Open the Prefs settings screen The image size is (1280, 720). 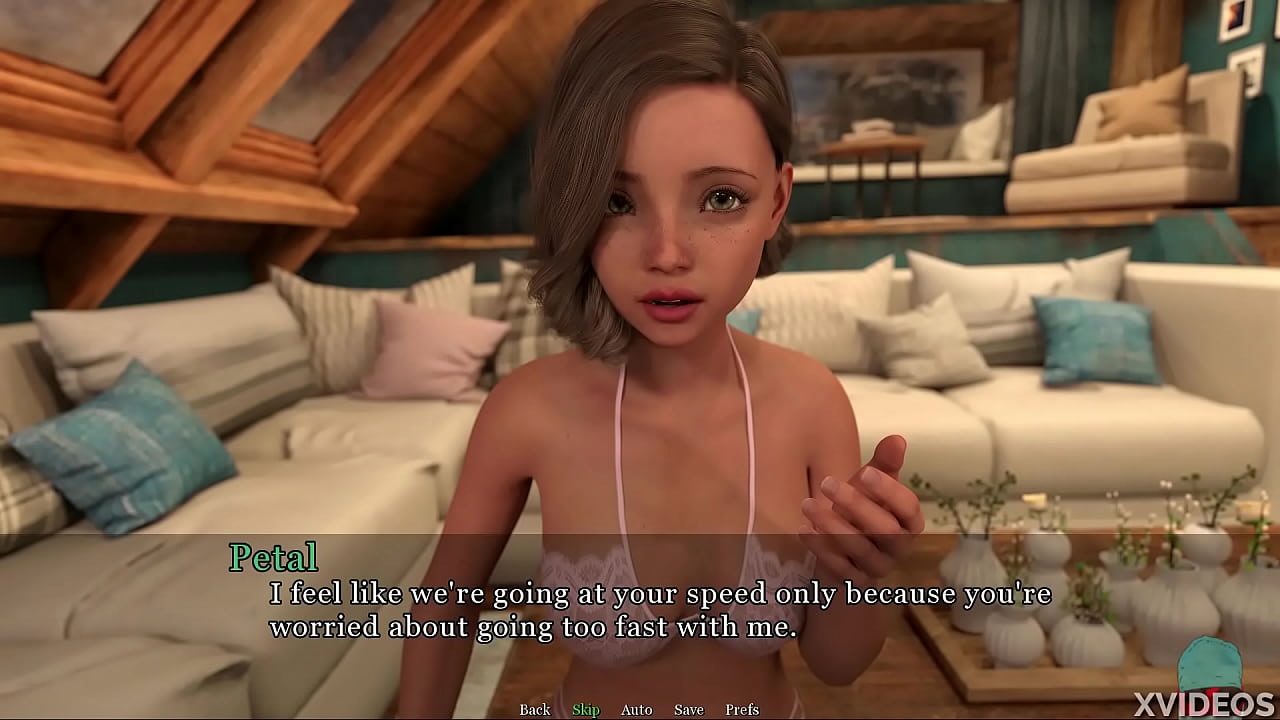(x=743, y=709)
